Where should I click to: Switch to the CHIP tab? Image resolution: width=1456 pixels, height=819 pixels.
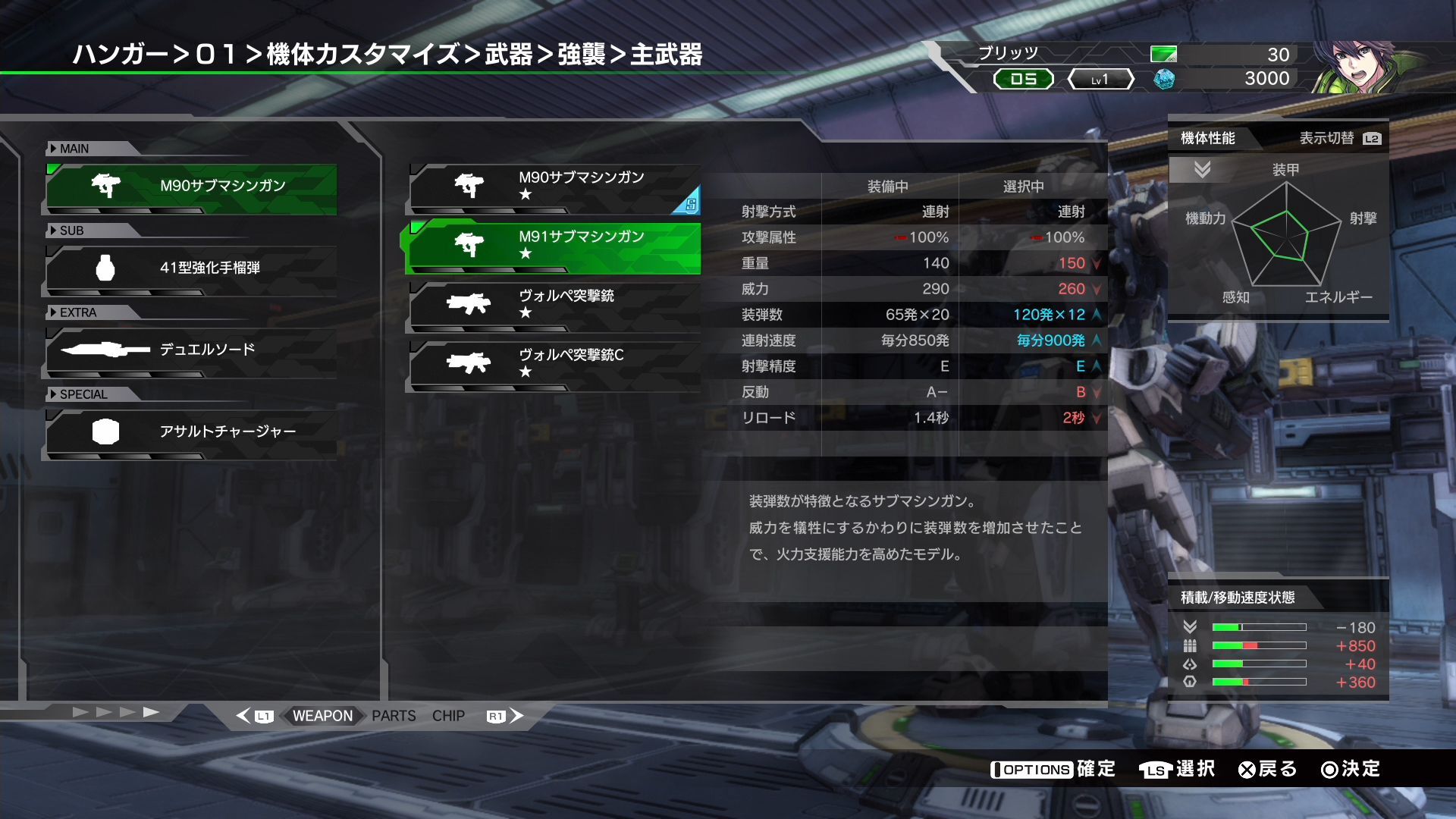point(449,715)
